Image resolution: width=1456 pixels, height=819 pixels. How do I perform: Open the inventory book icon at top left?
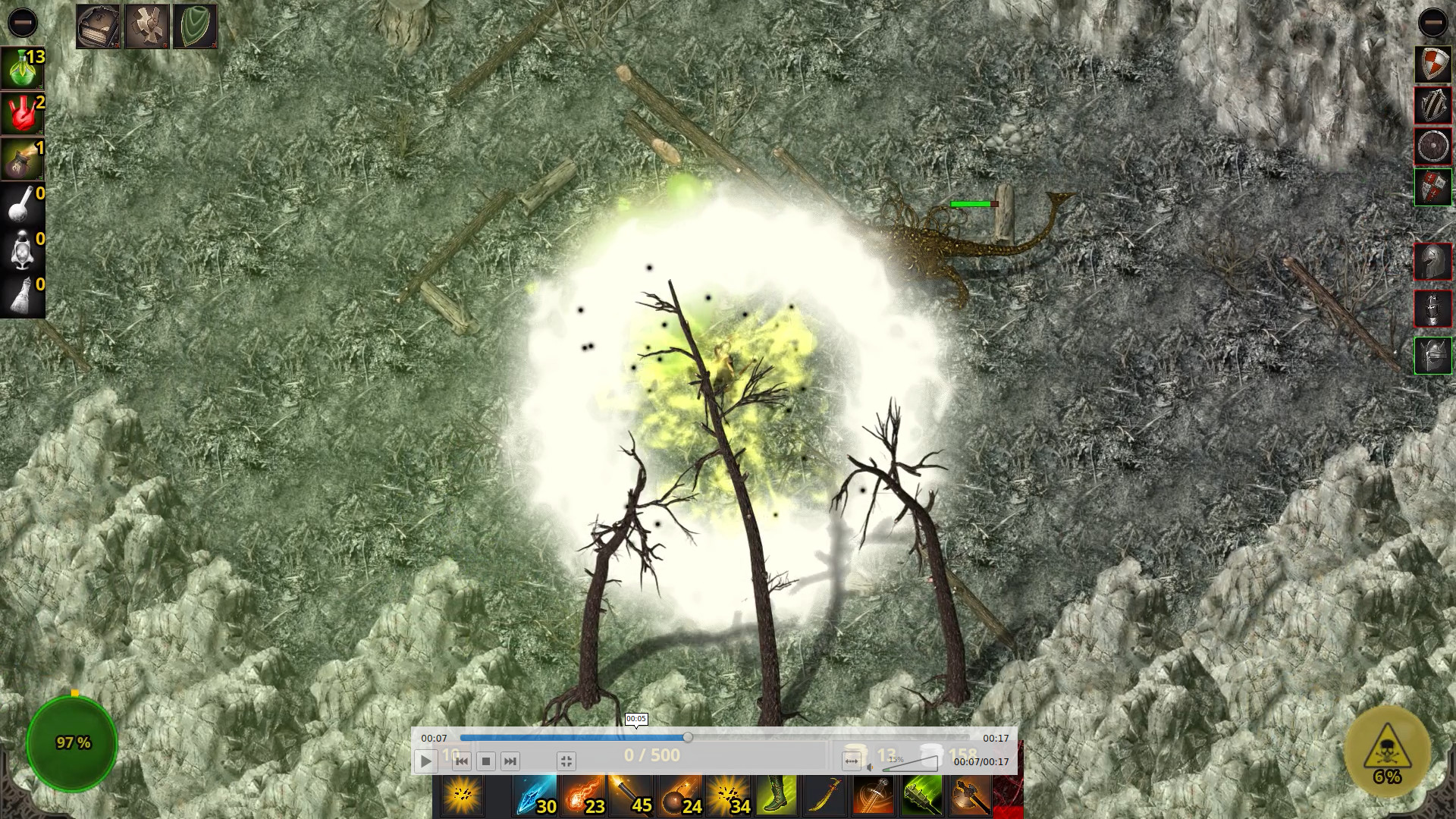pos(97,24)
